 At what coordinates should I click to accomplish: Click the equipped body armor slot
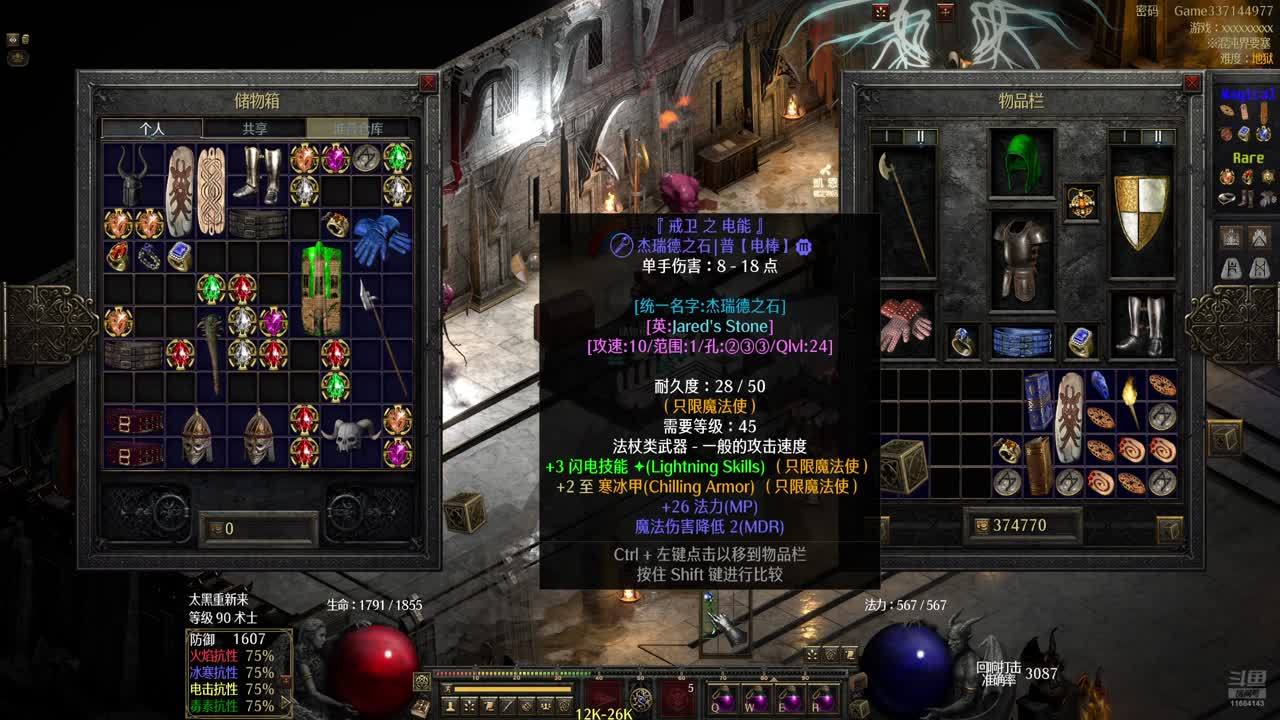[x=1022, y=259]
